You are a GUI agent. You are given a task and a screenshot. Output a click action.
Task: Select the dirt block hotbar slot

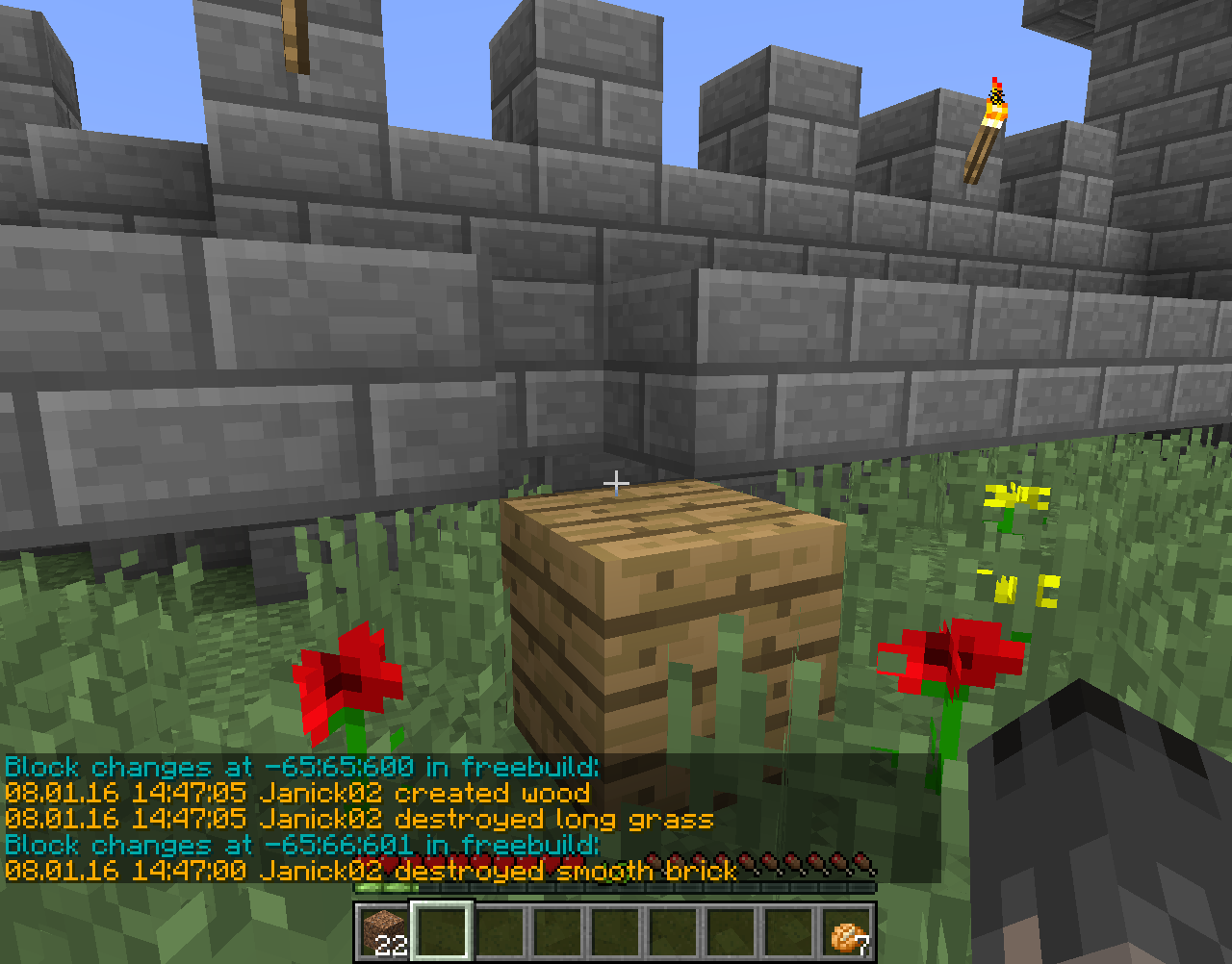pos(384,931)
